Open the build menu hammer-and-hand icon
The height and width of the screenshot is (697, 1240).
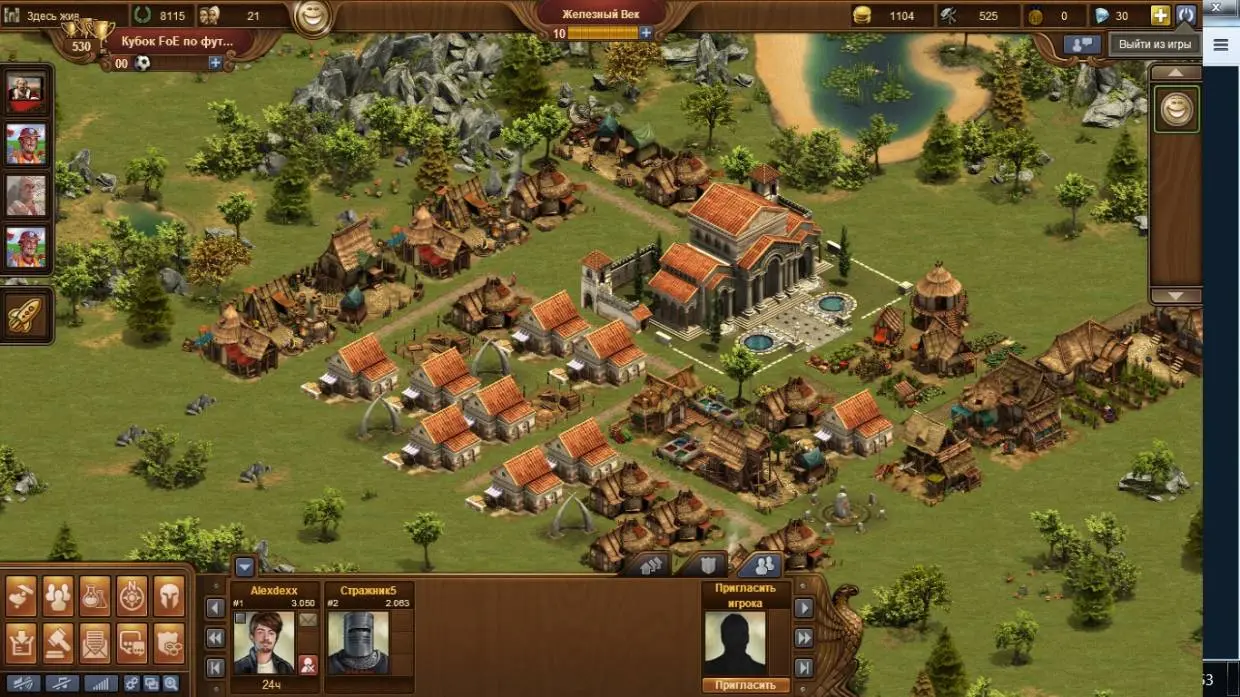pyautogui.click(x=21, y=596)
